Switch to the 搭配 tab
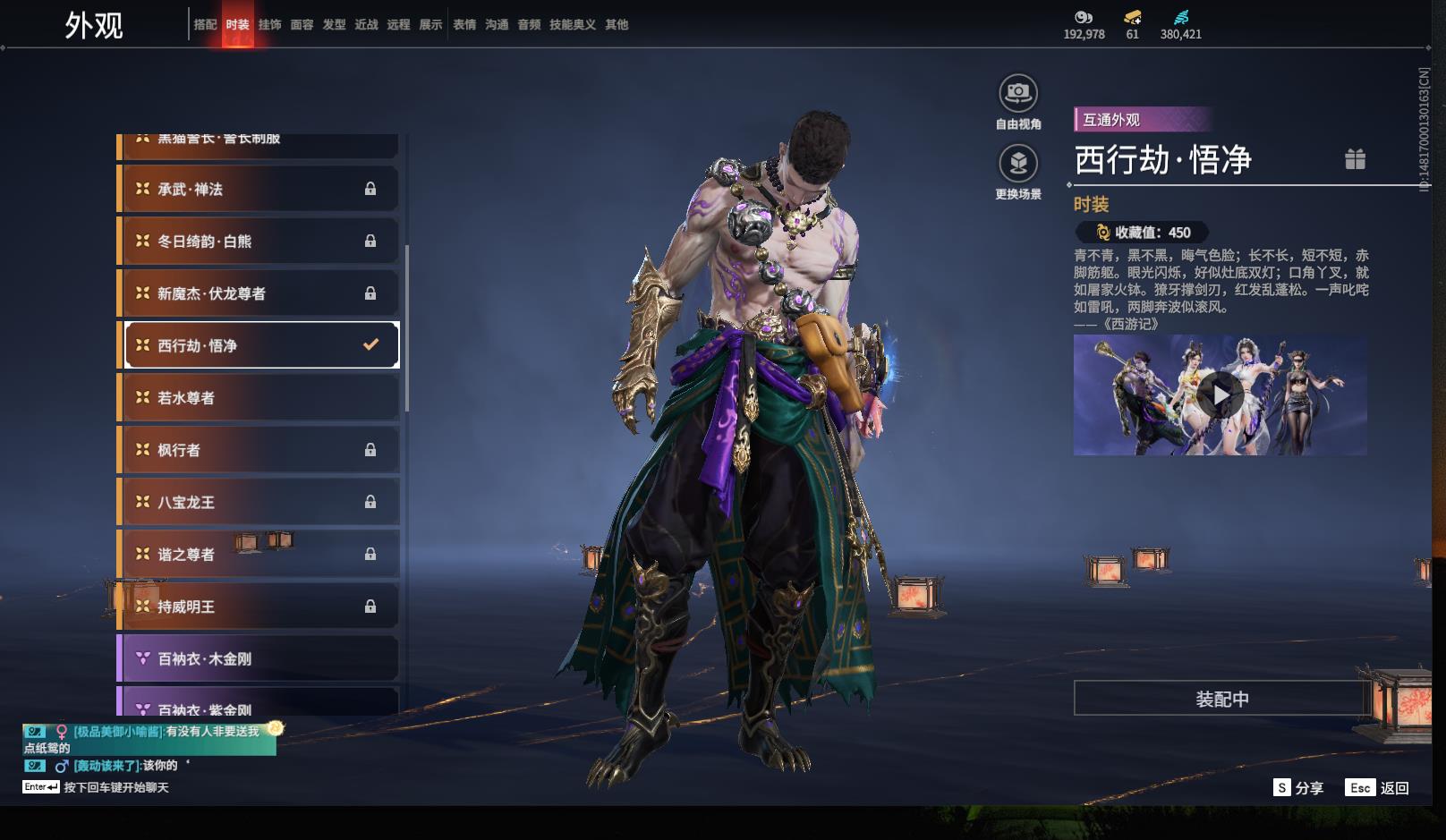Screen dimensions: 1446x840 (205, 25)
